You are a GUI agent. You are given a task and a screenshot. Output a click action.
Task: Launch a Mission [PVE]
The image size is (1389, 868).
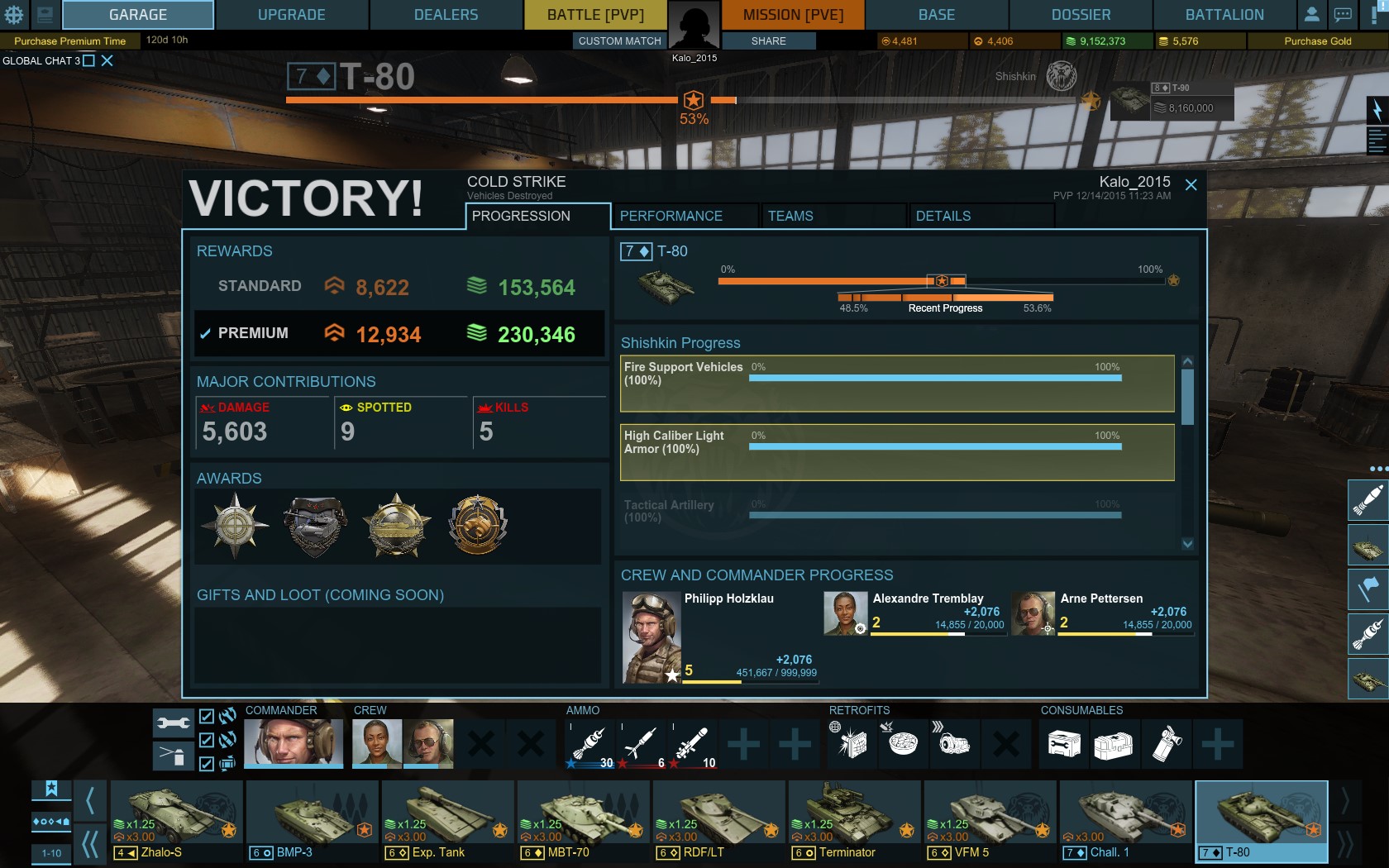click(793, 15)
